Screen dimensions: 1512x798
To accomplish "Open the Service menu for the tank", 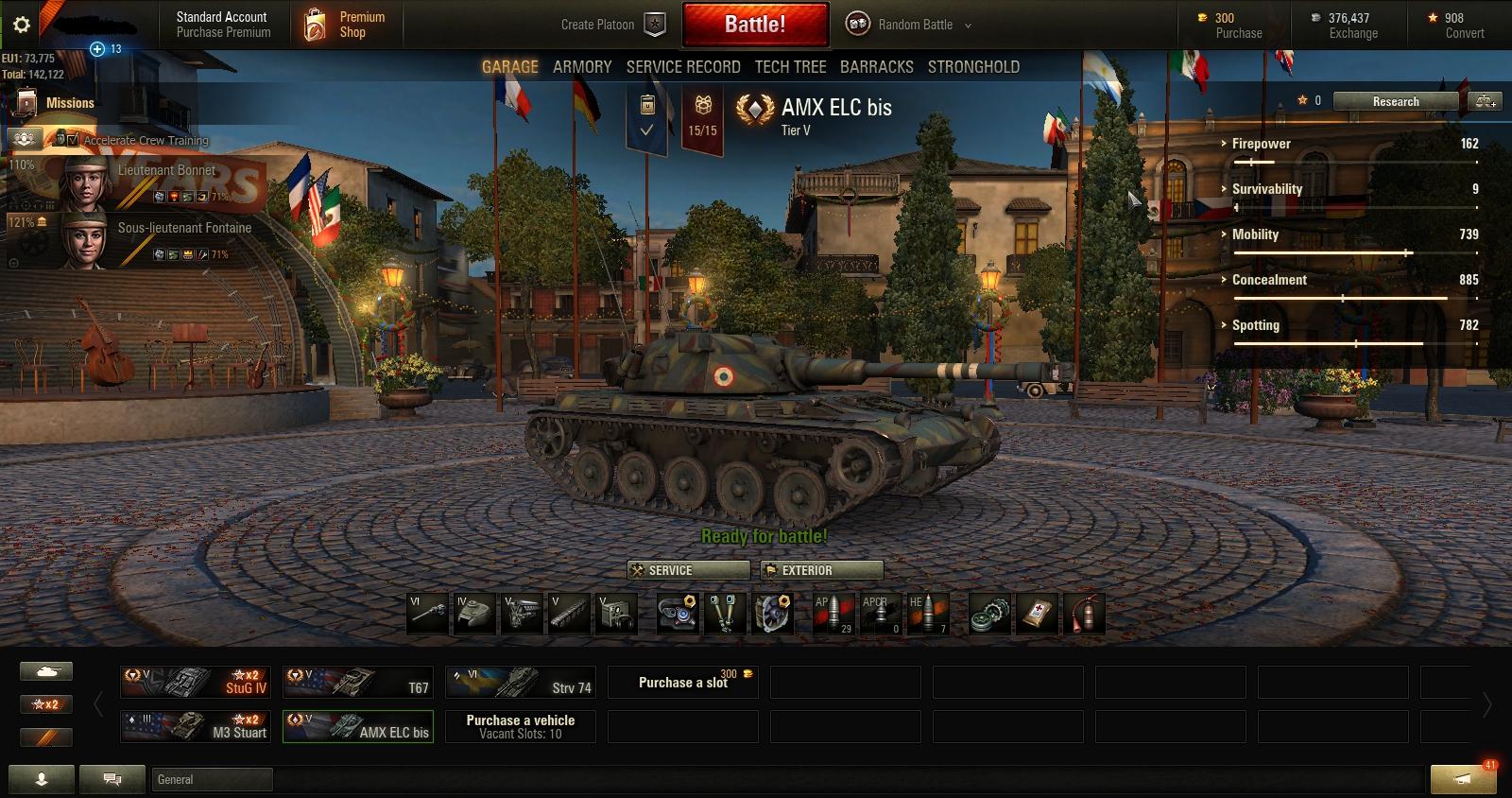I will tap(688, 570).
